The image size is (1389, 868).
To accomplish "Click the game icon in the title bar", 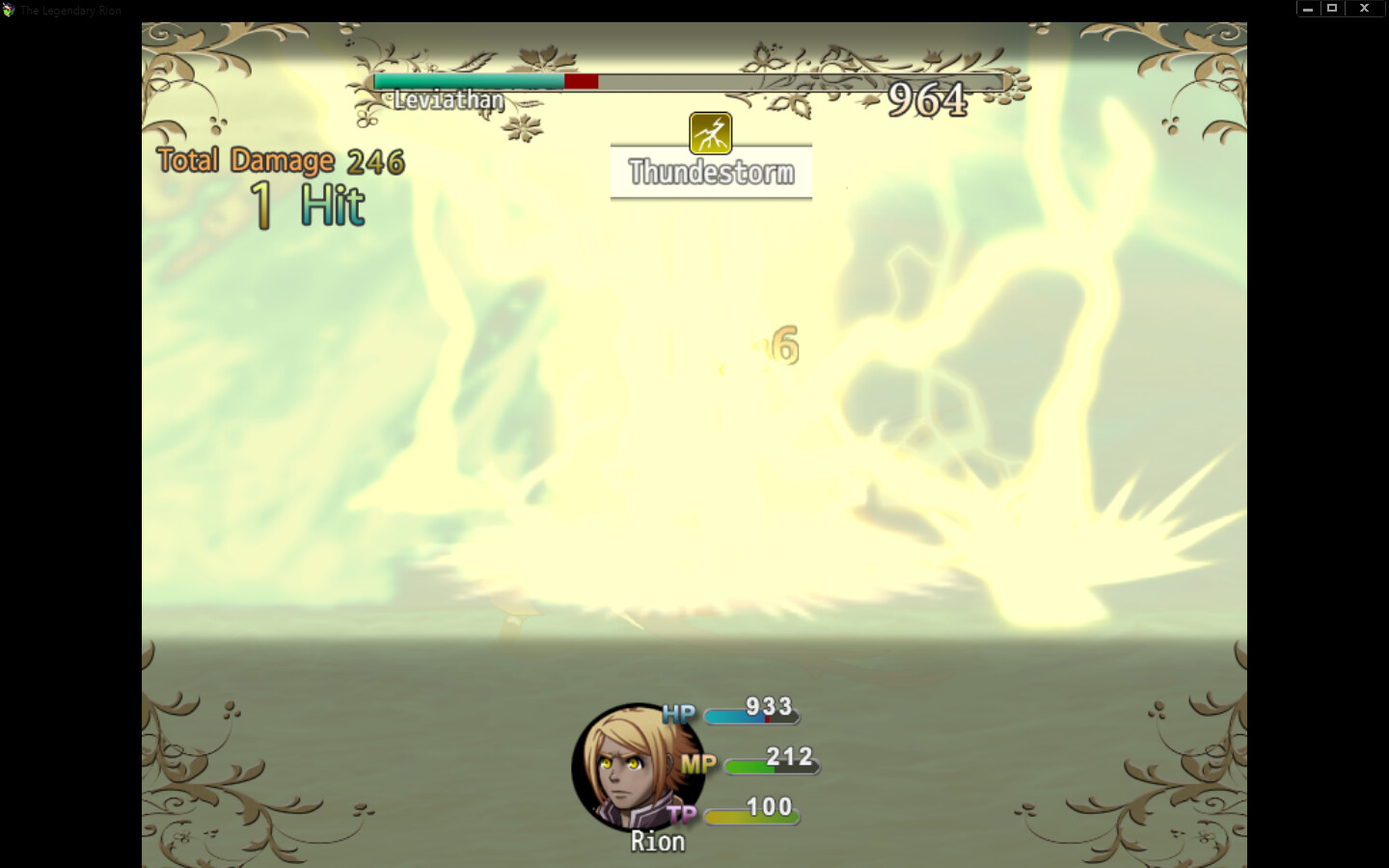I will [x=10, y=10].
